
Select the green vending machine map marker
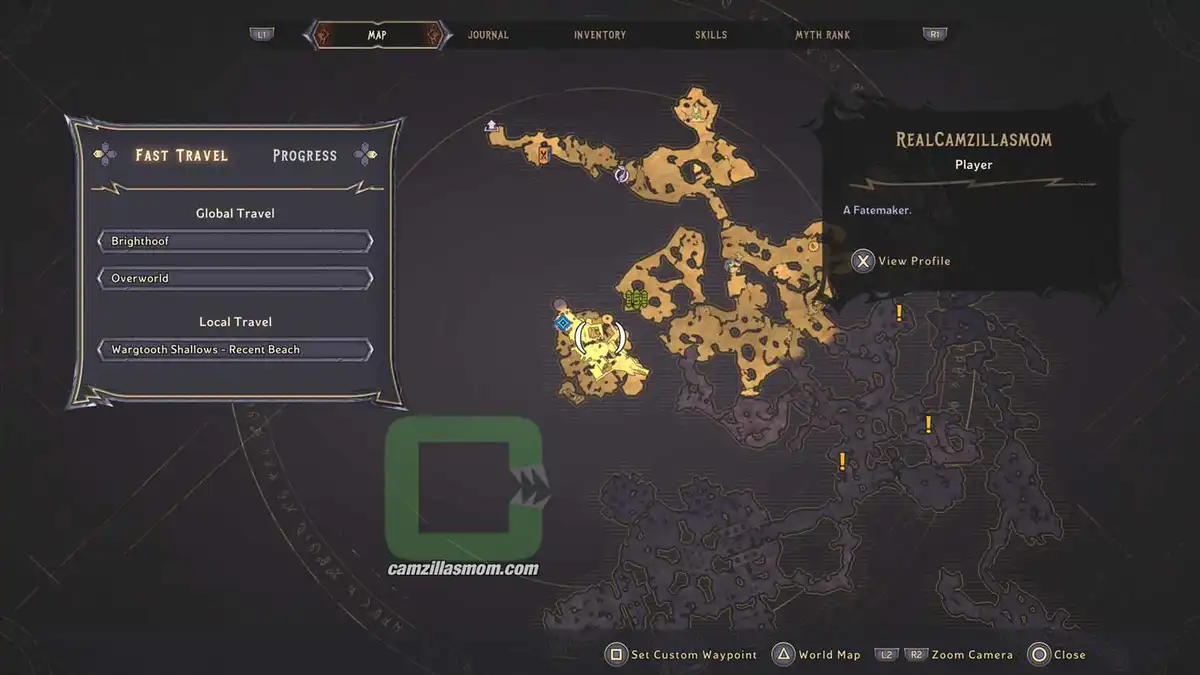tap(634, 298)
